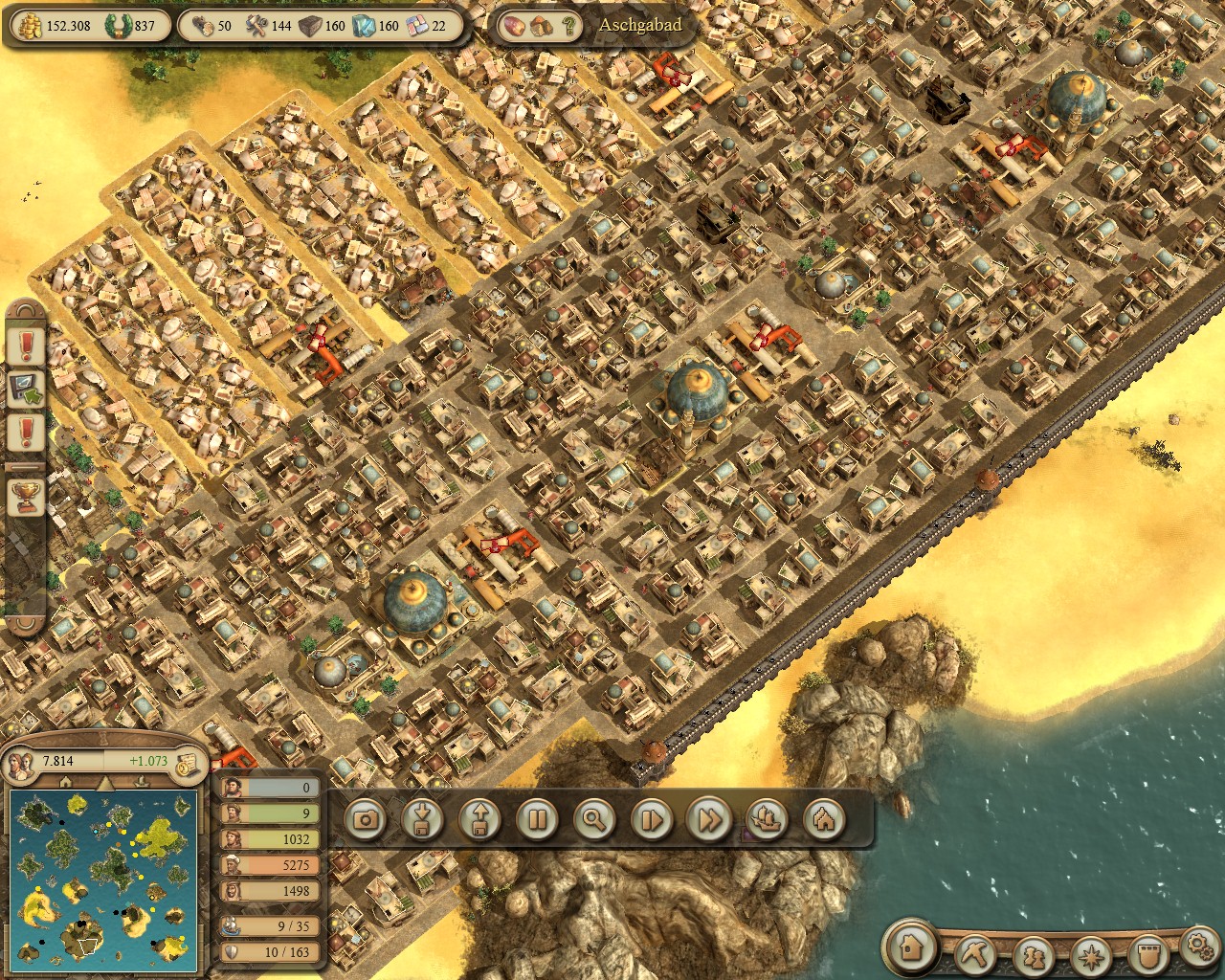This screenshot has width=1225, height=980.
Task: Set game speed to single fast-forward
Action: point(652,819)
